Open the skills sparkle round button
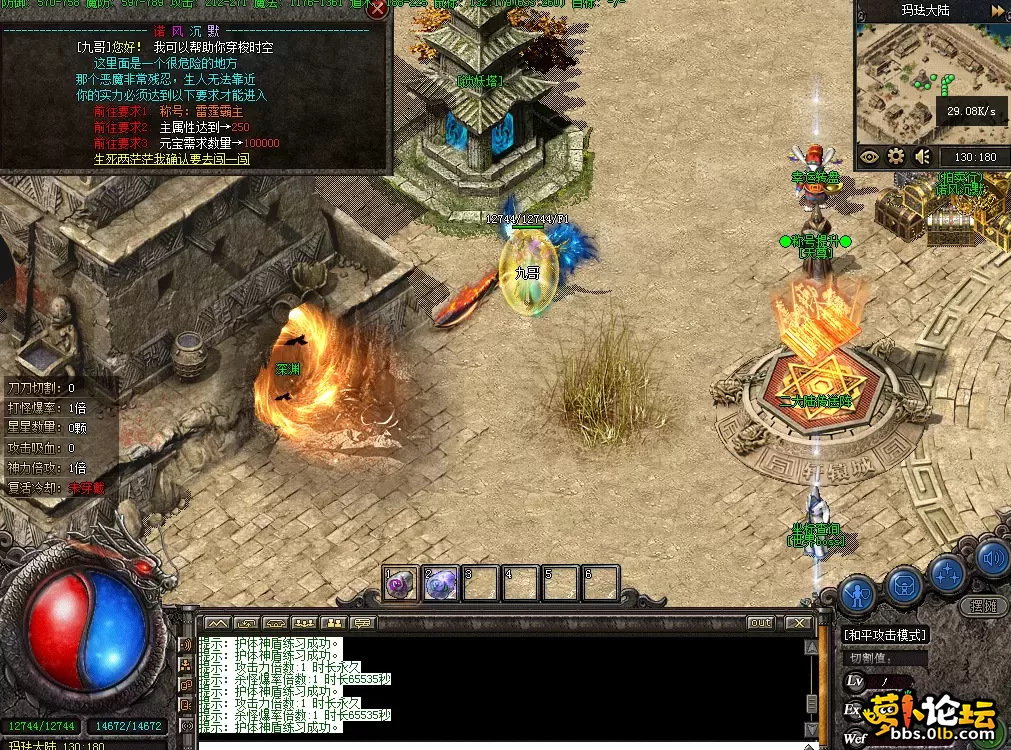 (x=947, y=574)
